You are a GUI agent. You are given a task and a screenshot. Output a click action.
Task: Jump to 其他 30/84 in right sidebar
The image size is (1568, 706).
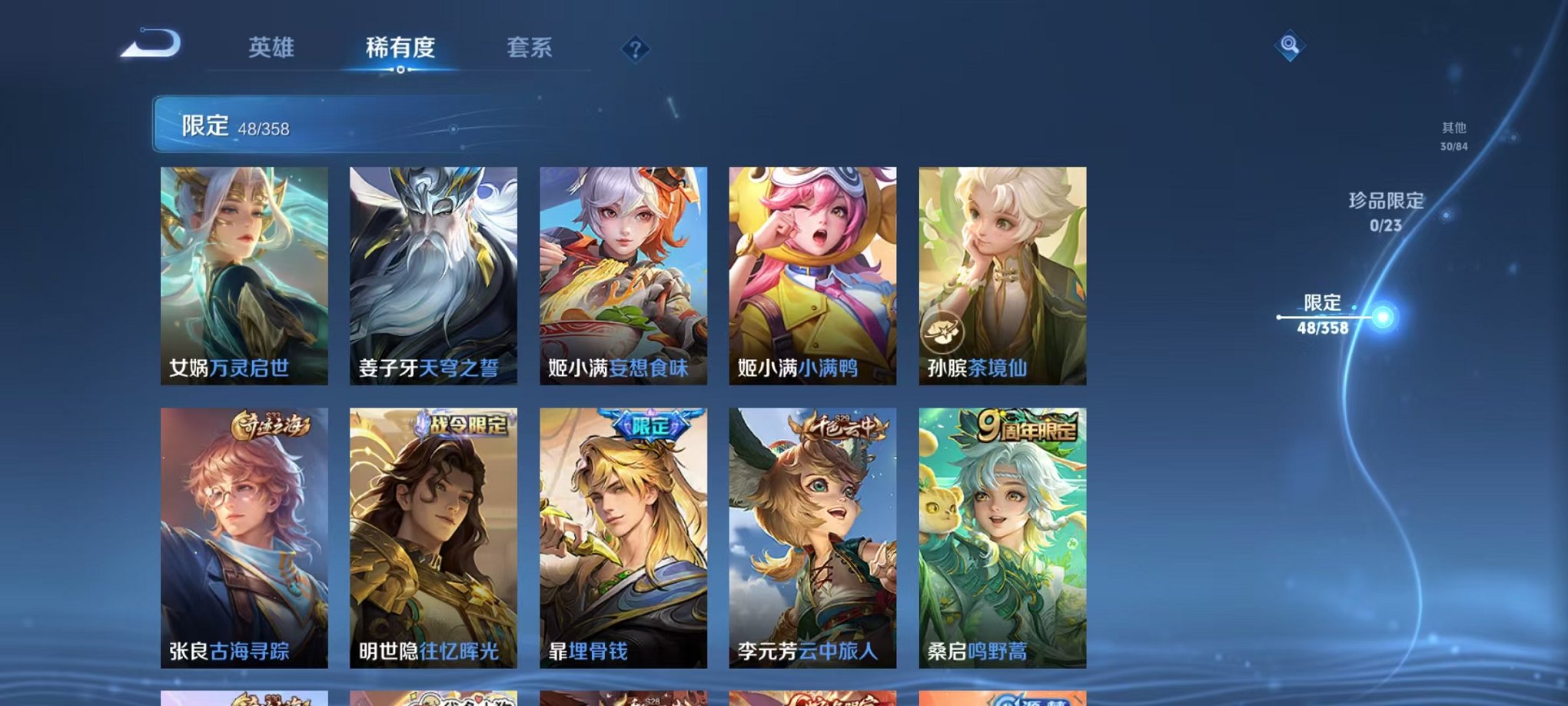1453,137
